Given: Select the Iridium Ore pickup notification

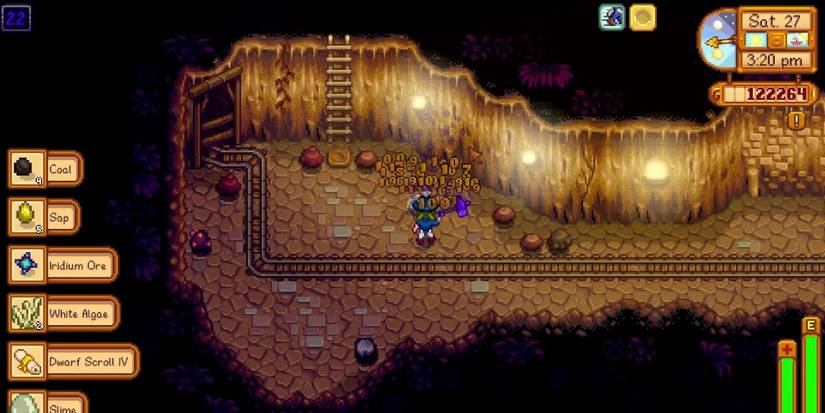Looking at the screenshot, I should (x=62, y=265).
